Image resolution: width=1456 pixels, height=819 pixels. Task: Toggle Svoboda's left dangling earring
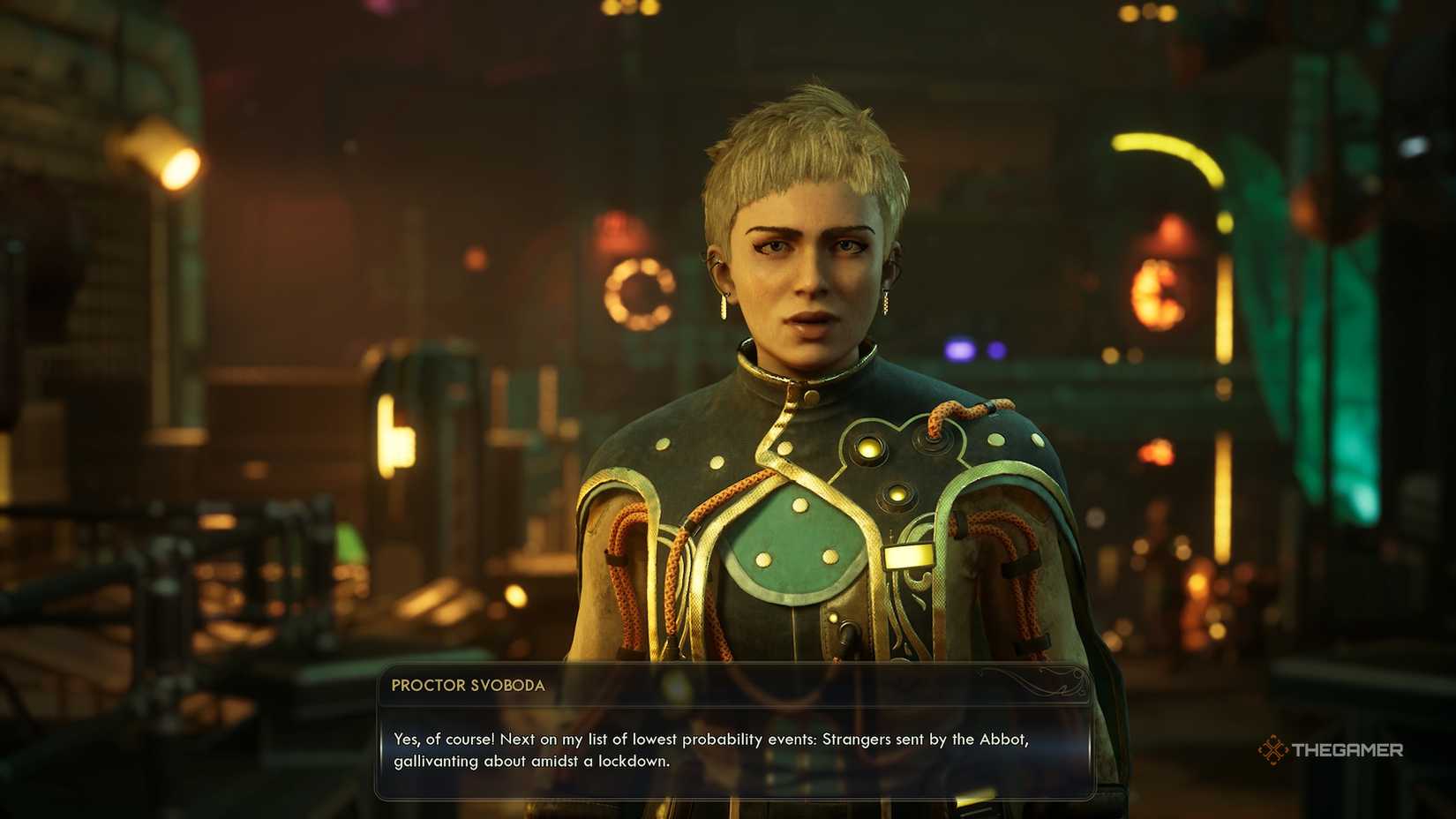pyautogui.click(x=724, y=306)
